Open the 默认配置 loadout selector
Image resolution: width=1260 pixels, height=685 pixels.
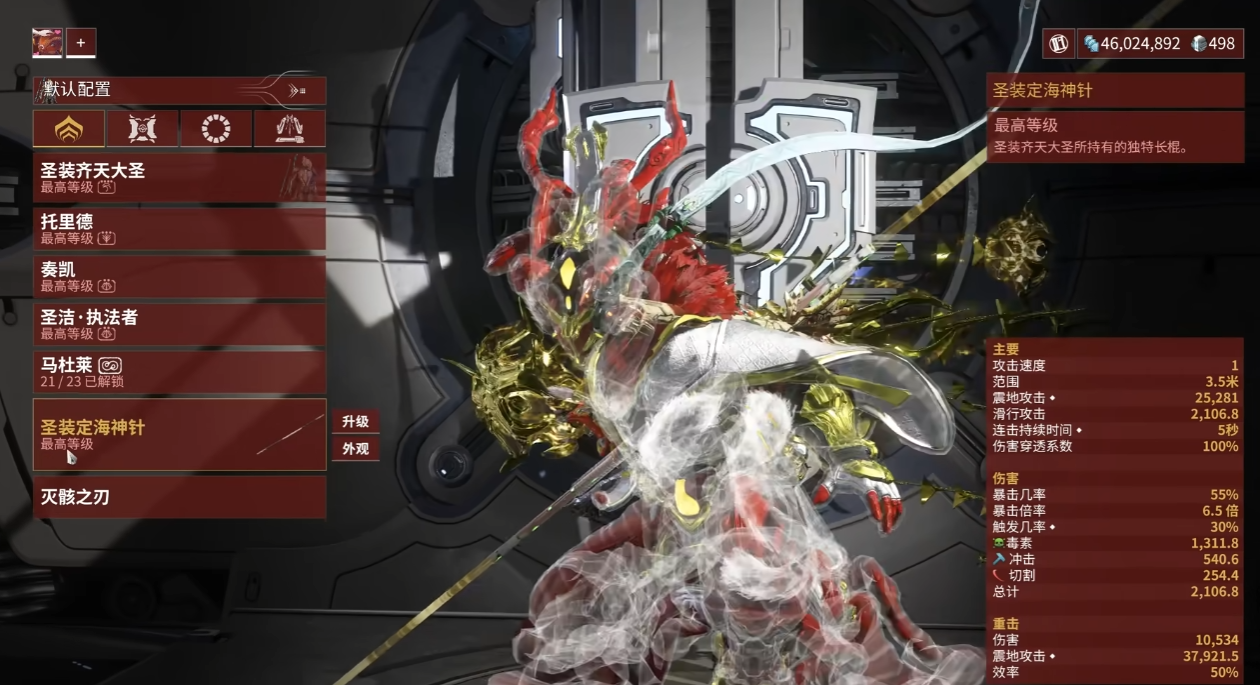click(x=179, y=90)
